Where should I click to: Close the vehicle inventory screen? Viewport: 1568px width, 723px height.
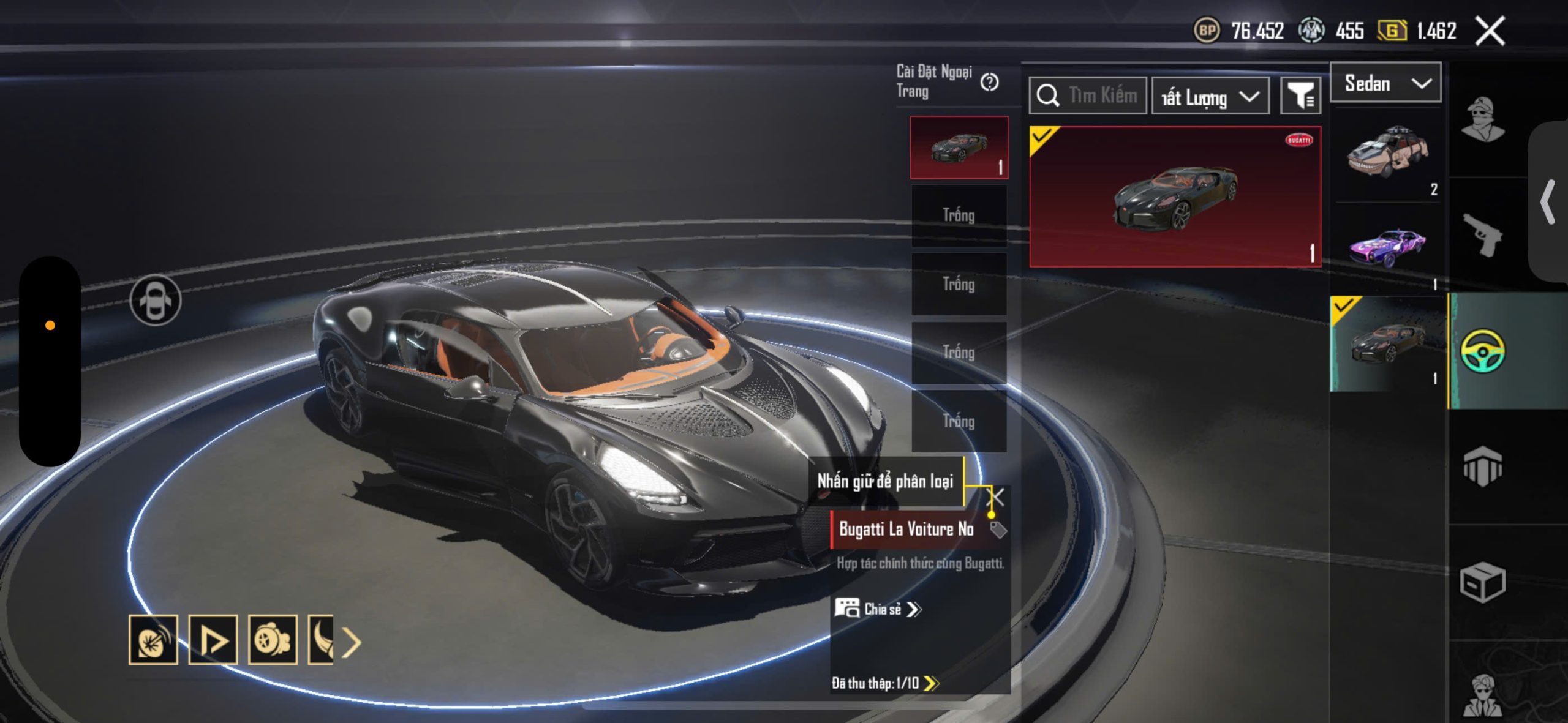pos(1490,31)
